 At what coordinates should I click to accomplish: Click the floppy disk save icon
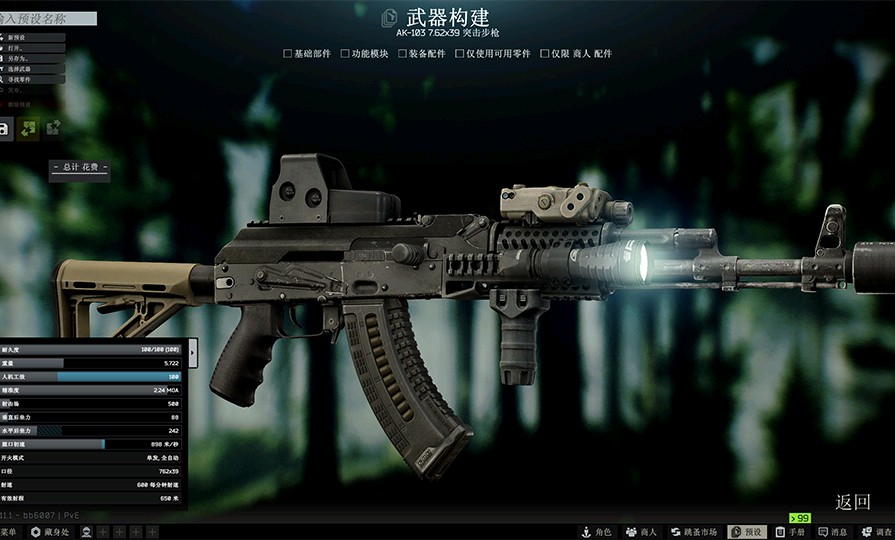click(5, 129)
